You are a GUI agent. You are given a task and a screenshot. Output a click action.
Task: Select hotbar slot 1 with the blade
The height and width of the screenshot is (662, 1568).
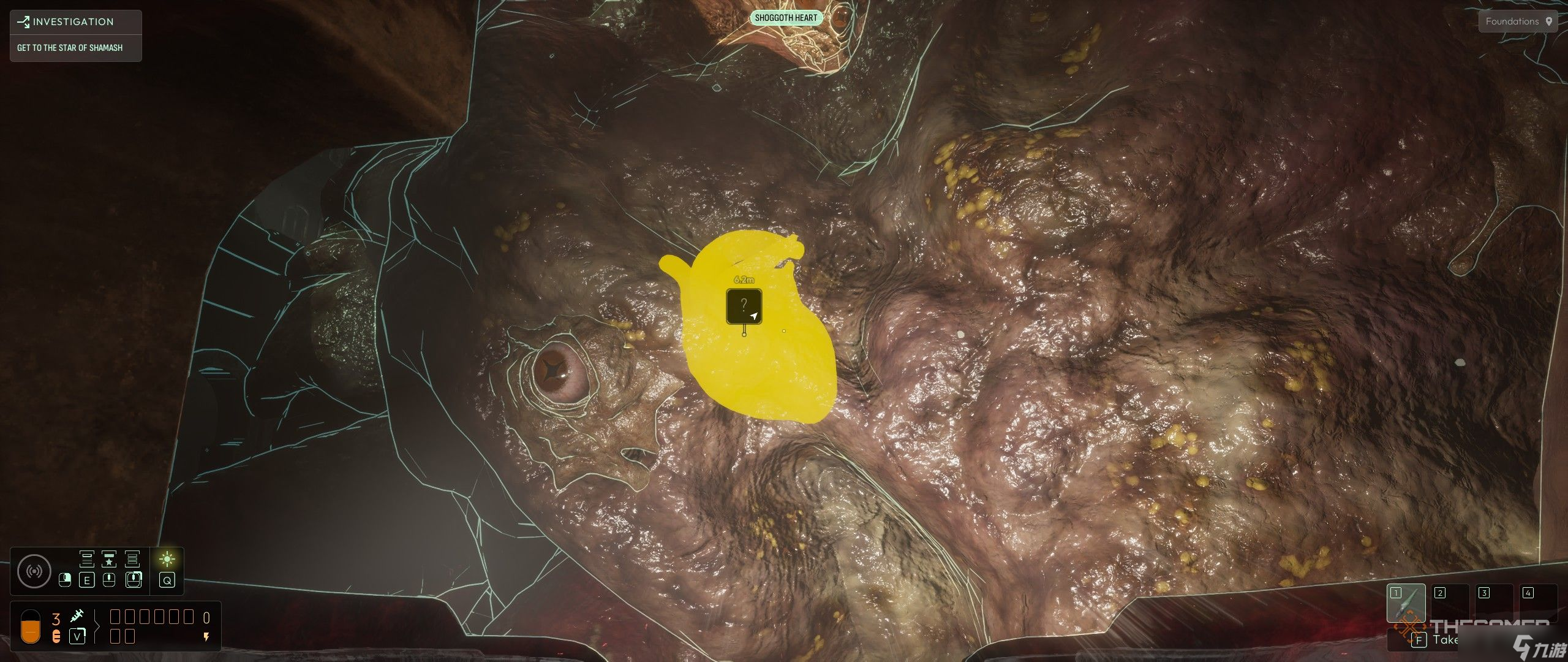(x=1406, y=604)
